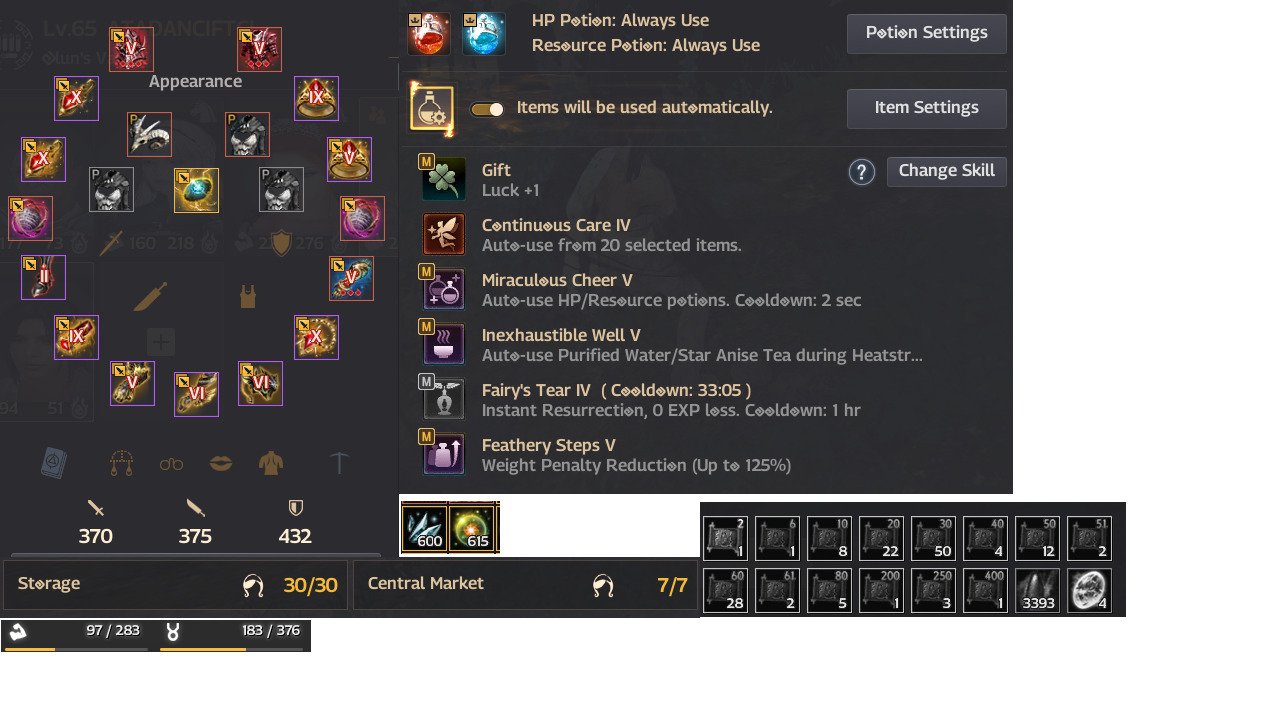Image resolution: width=1280 pixels, height=720 pixels.
Task: Open the question mark help tooltip
Action: pos(861,171)
